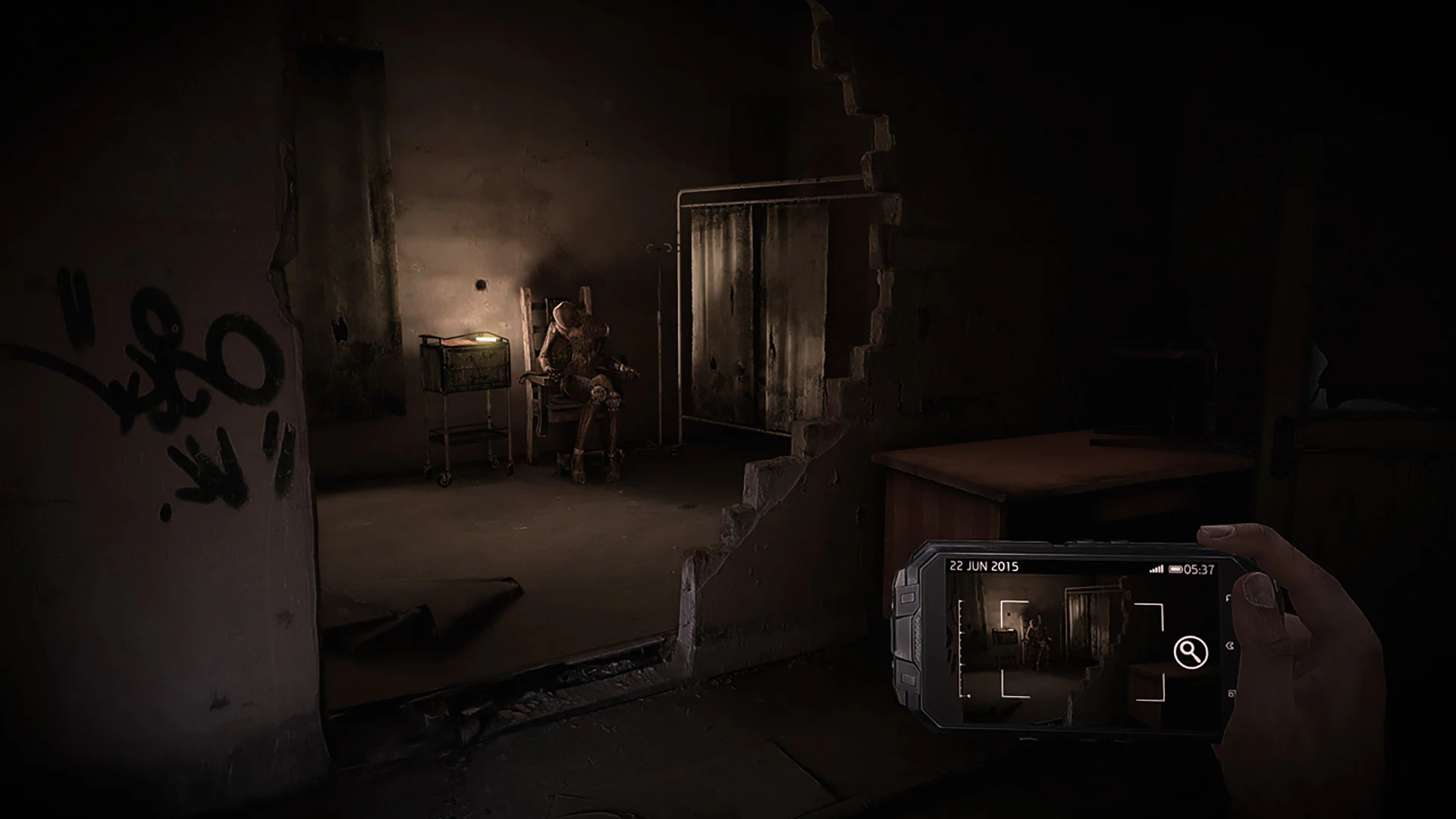Click the 22 JUN 2015 date label
1456x819 pixels.
[x=984, y=565]
